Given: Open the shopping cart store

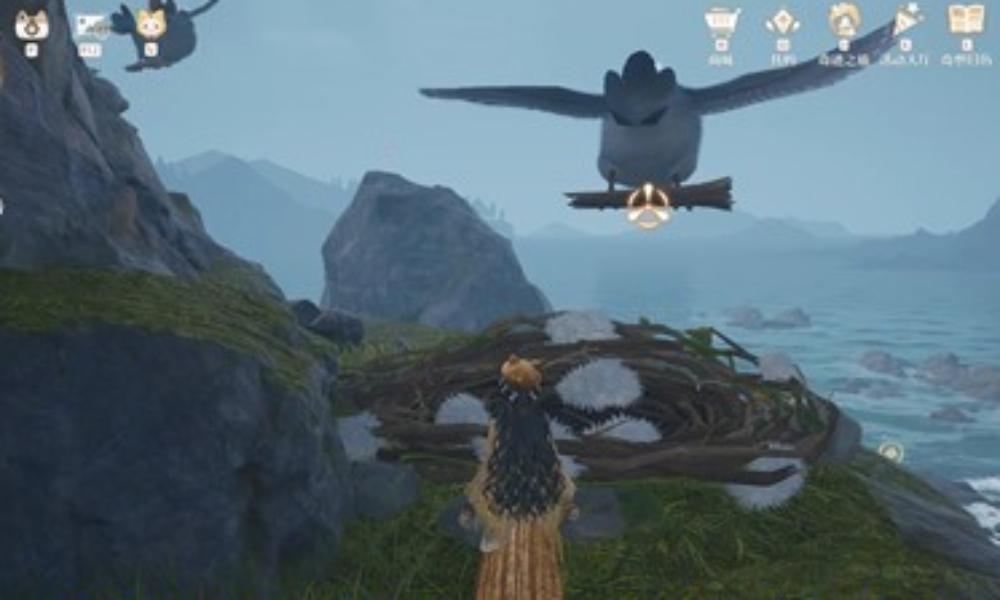Looking at the screenshot, I should tap(720, 21).
